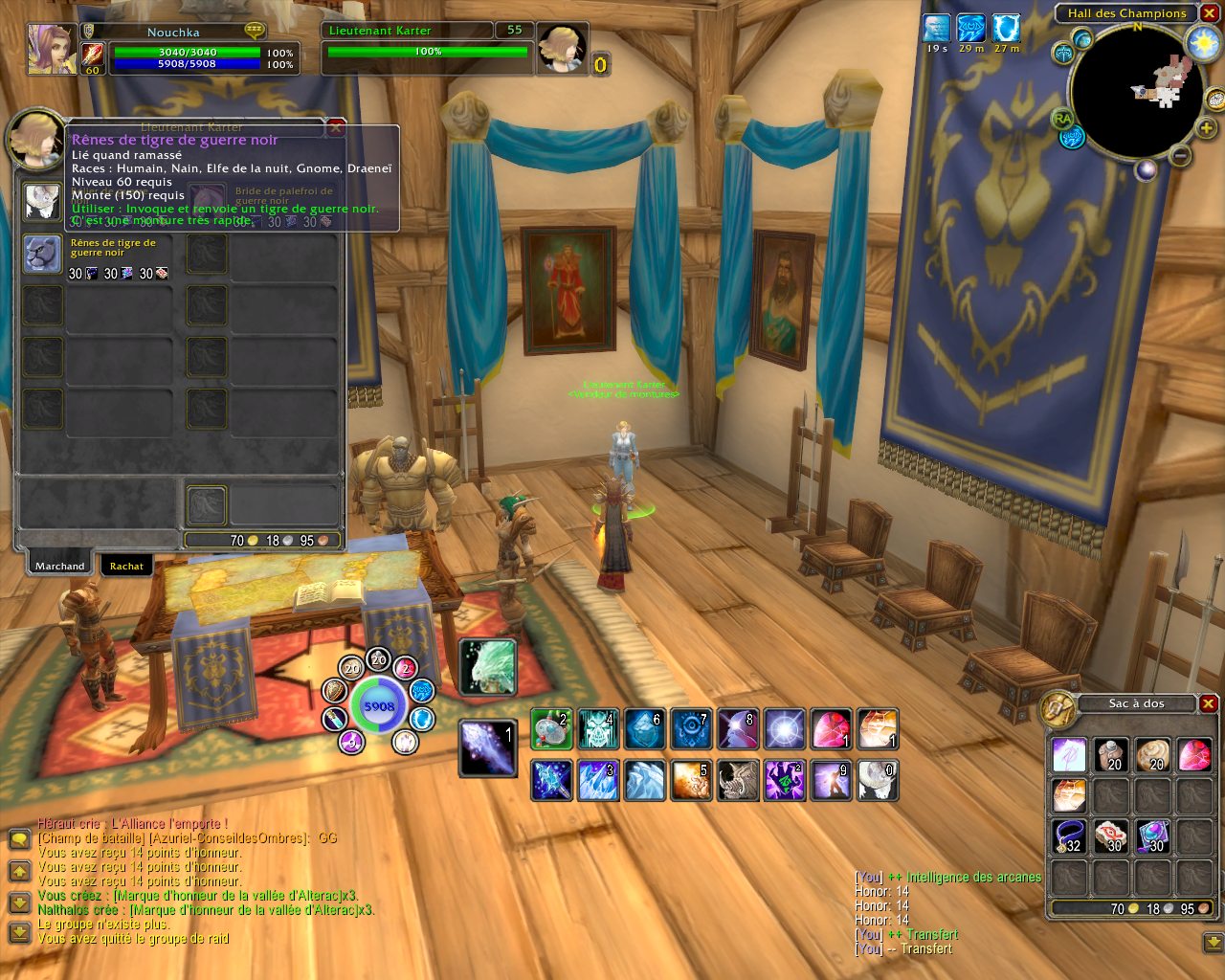Use the fire blast ability on slot 5

pos(690,780)
